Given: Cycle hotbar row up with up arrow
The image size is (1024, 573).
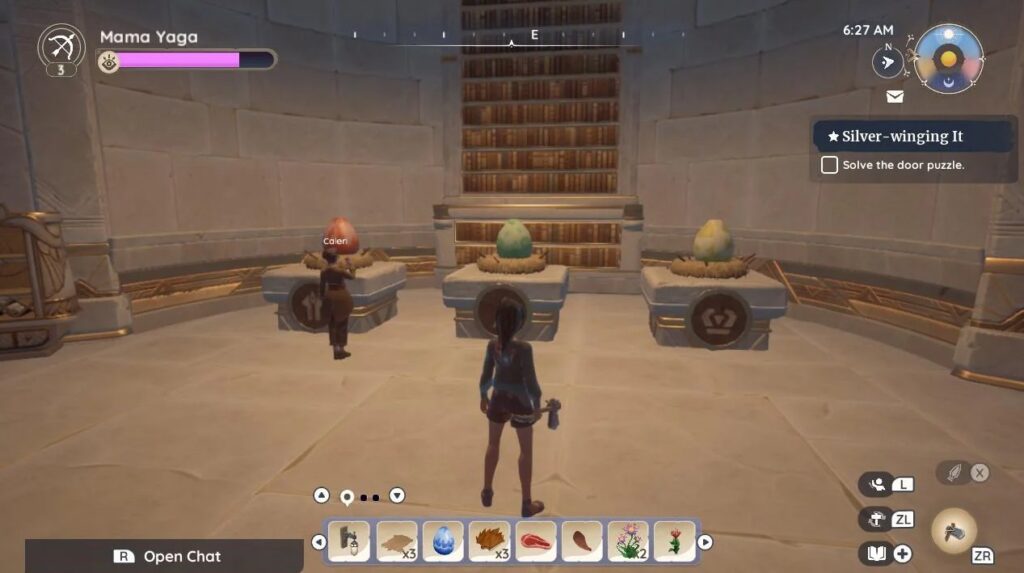Looking at the screenshot, I should pos(321,495).
